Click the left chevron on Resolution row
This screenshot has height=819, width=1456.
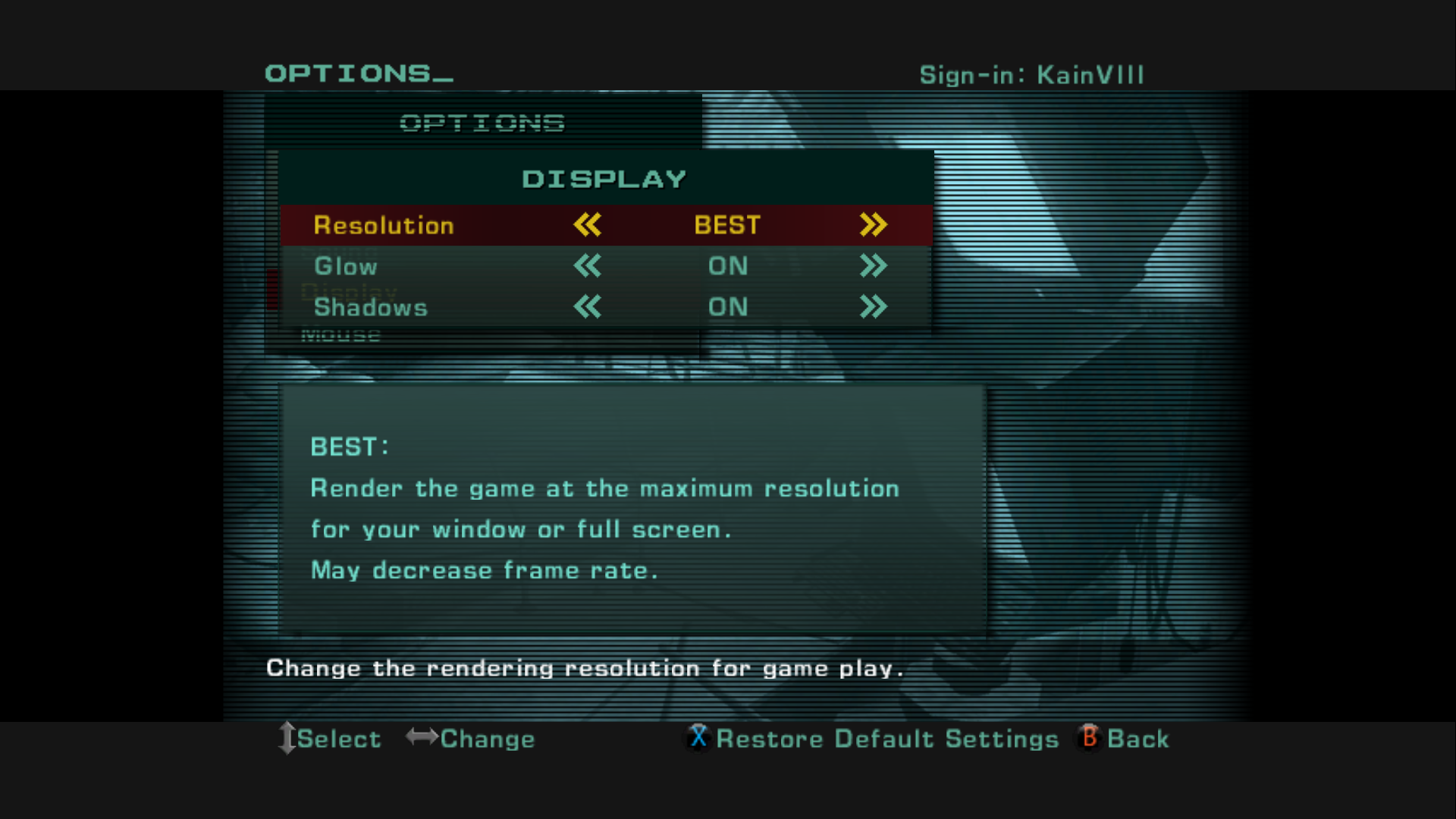point(588,224)
